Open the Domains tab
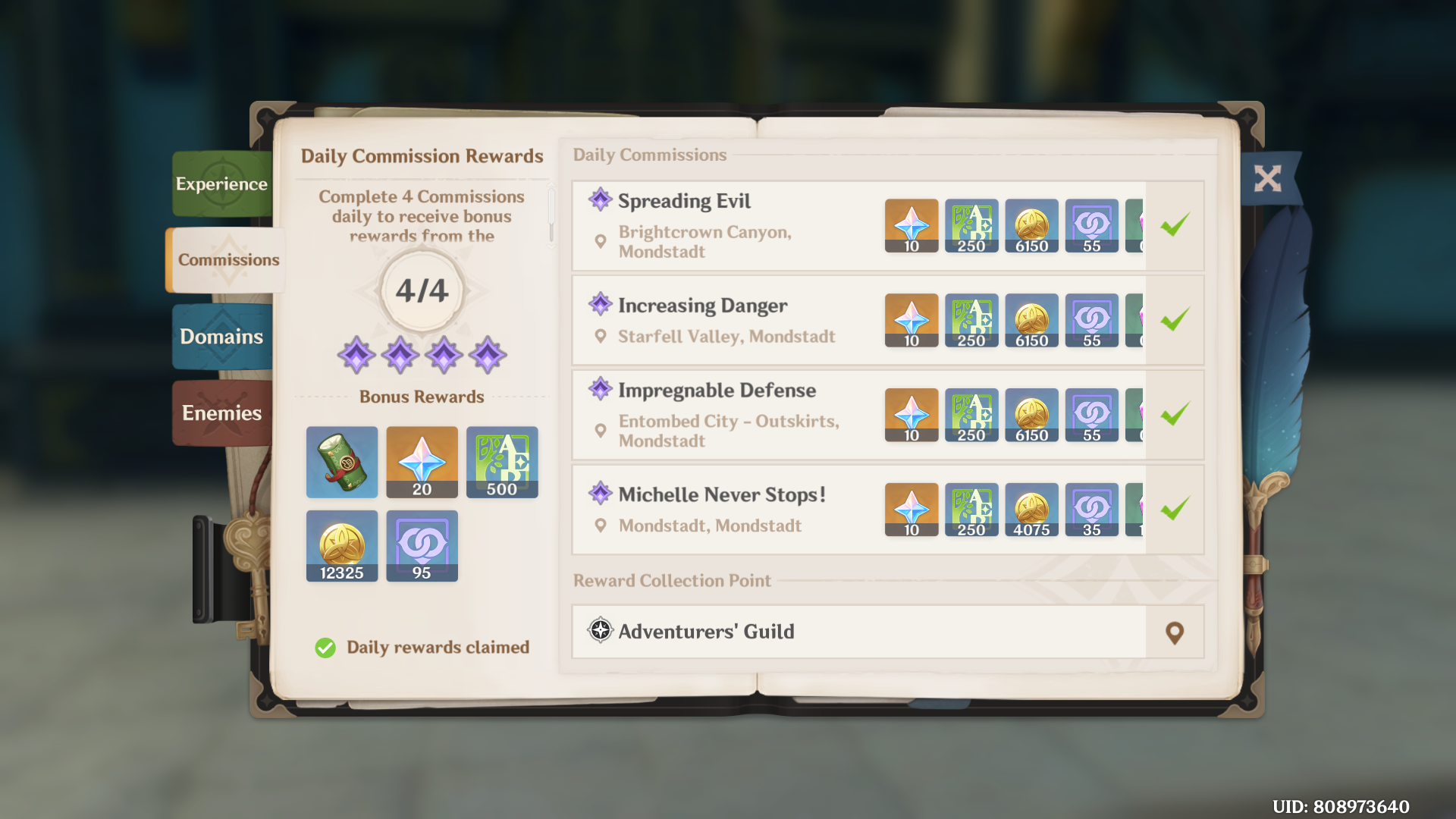The width and height of the screenshot is (1456, 819). point(221,337)
